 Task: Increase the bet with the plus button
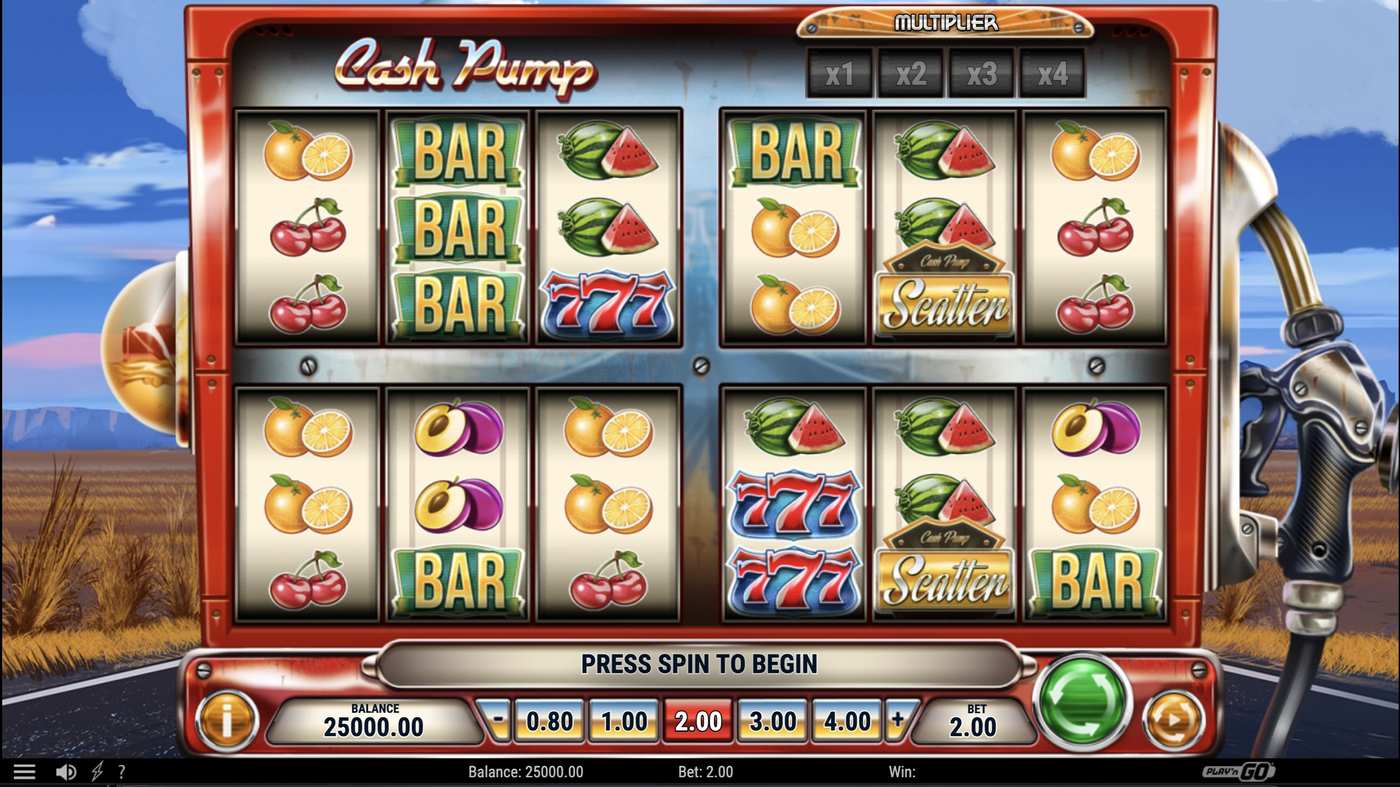pos(898,719)
